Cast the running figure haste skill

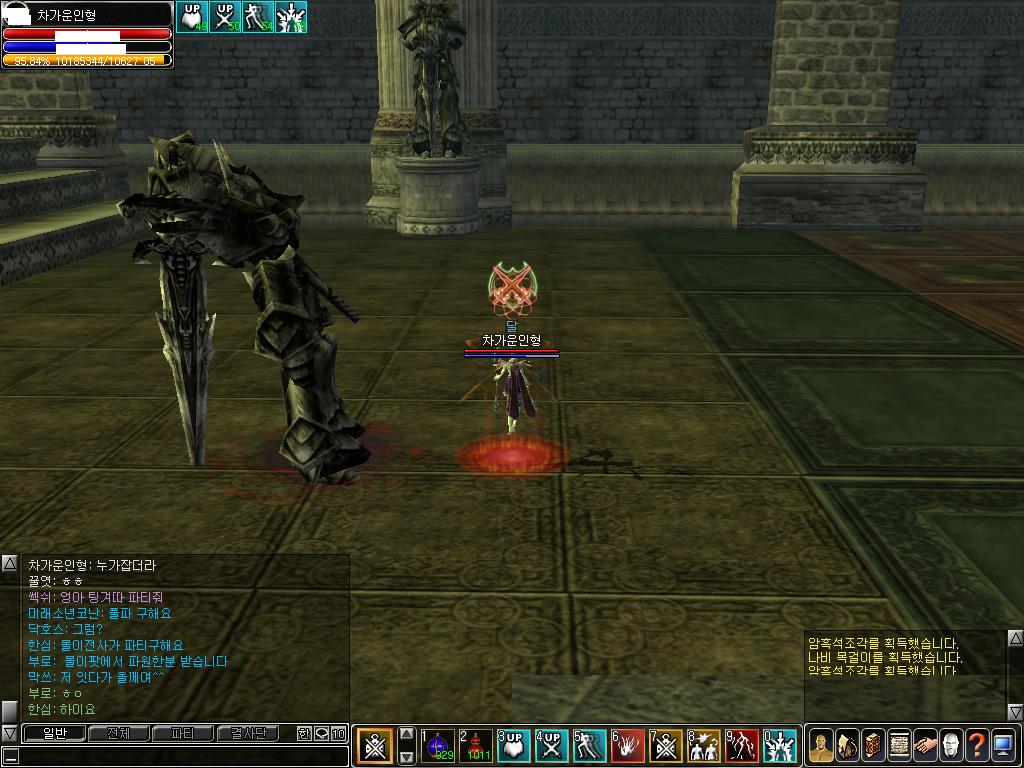coord(590,746)
